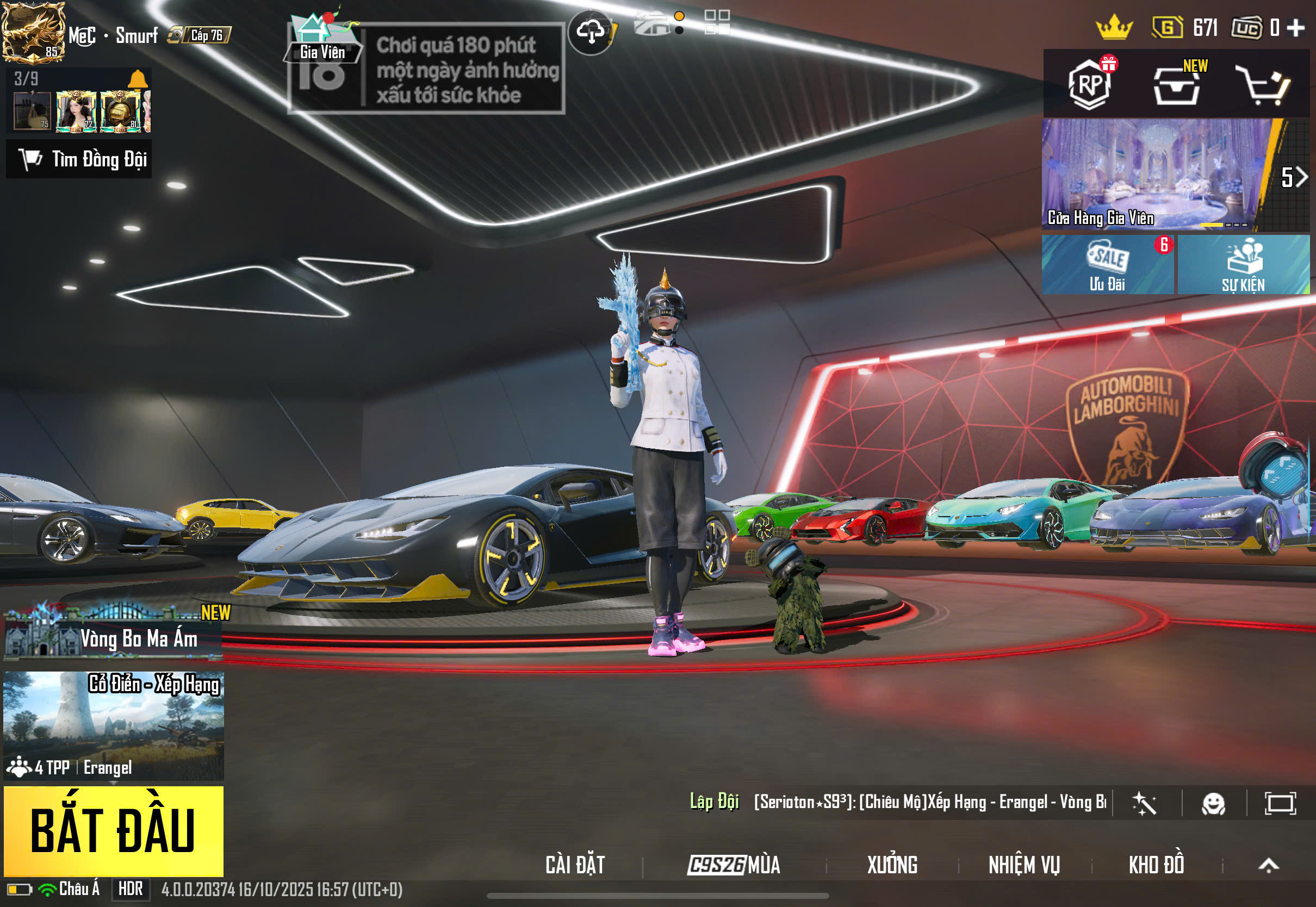Open Tìm Đồng Đội teammate finder
The width and height of the screenshot is (1316, 907).
click(79, 159)
